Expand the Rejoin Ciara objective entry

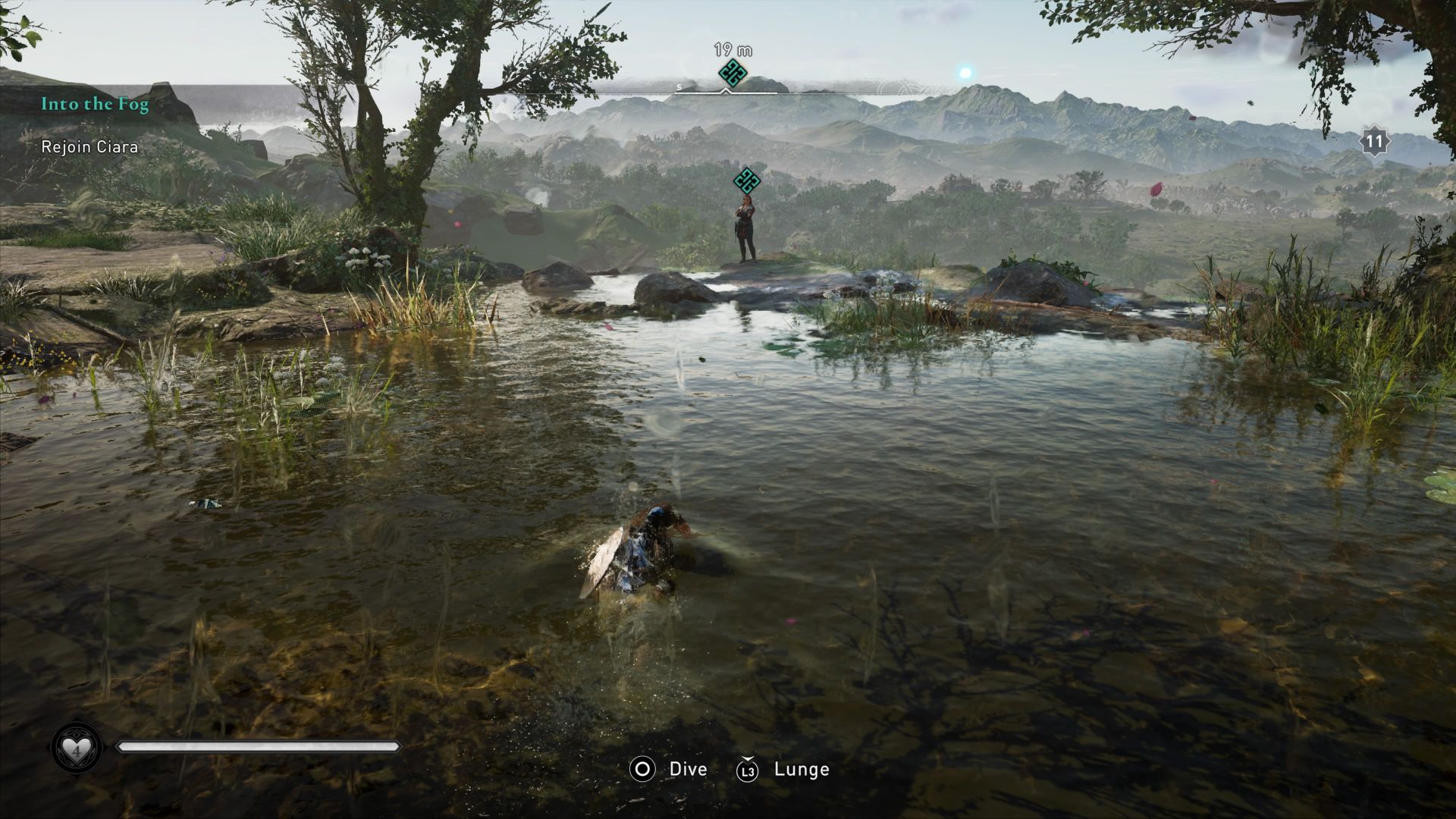click(x=89, y=147)
